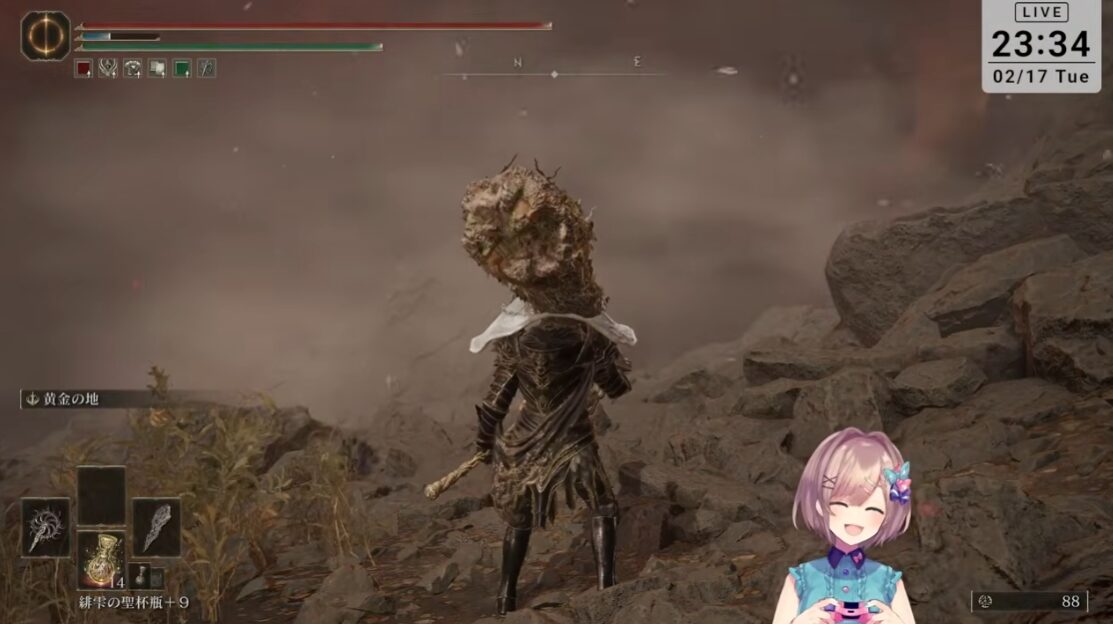Click the LIVE clock overlay badge
The image size is (1113, 624).
click(1043, 46)
